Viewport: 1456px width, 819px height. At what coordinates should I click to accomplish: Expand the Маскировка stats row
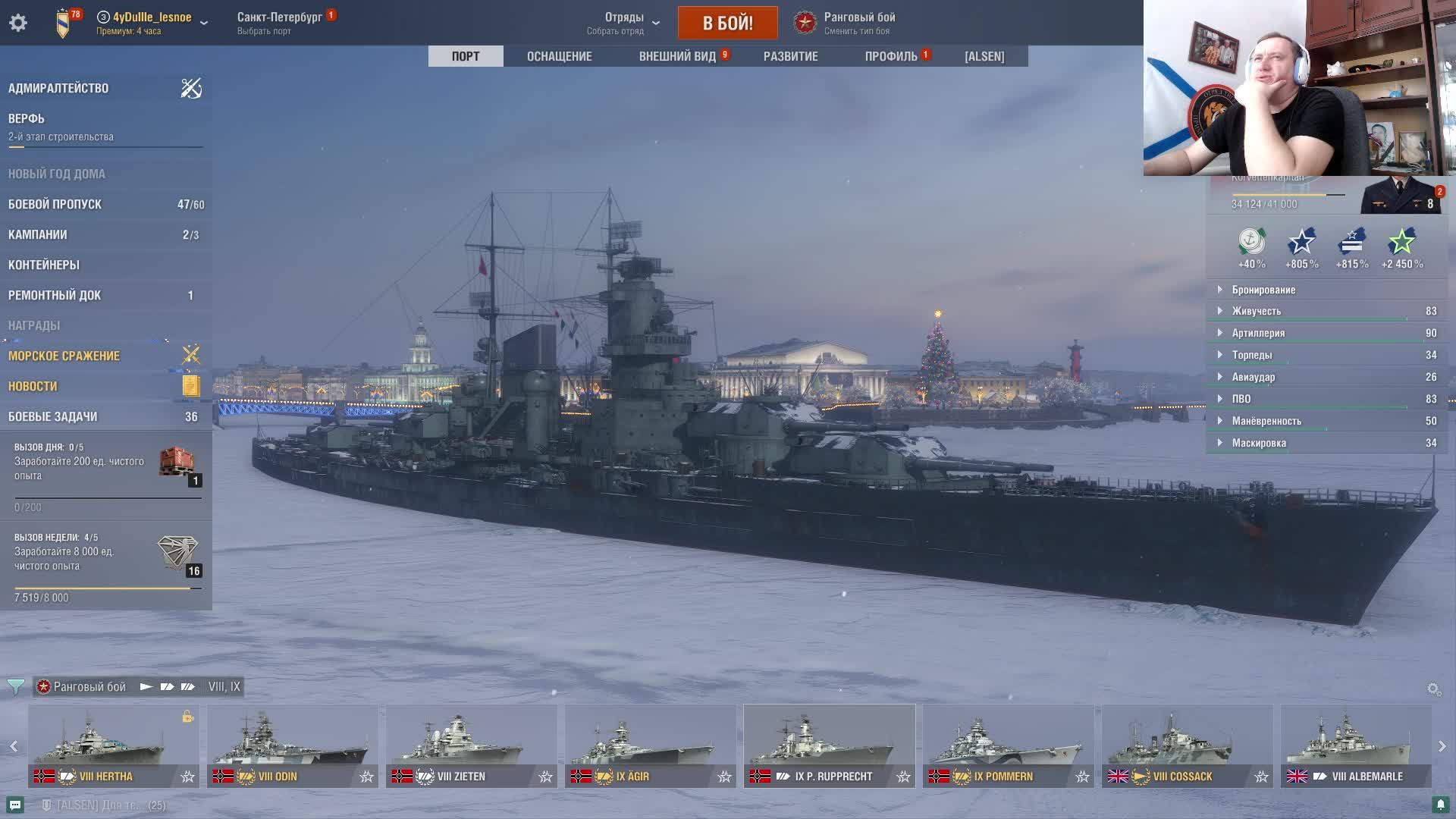click(x=1259, y=443)
